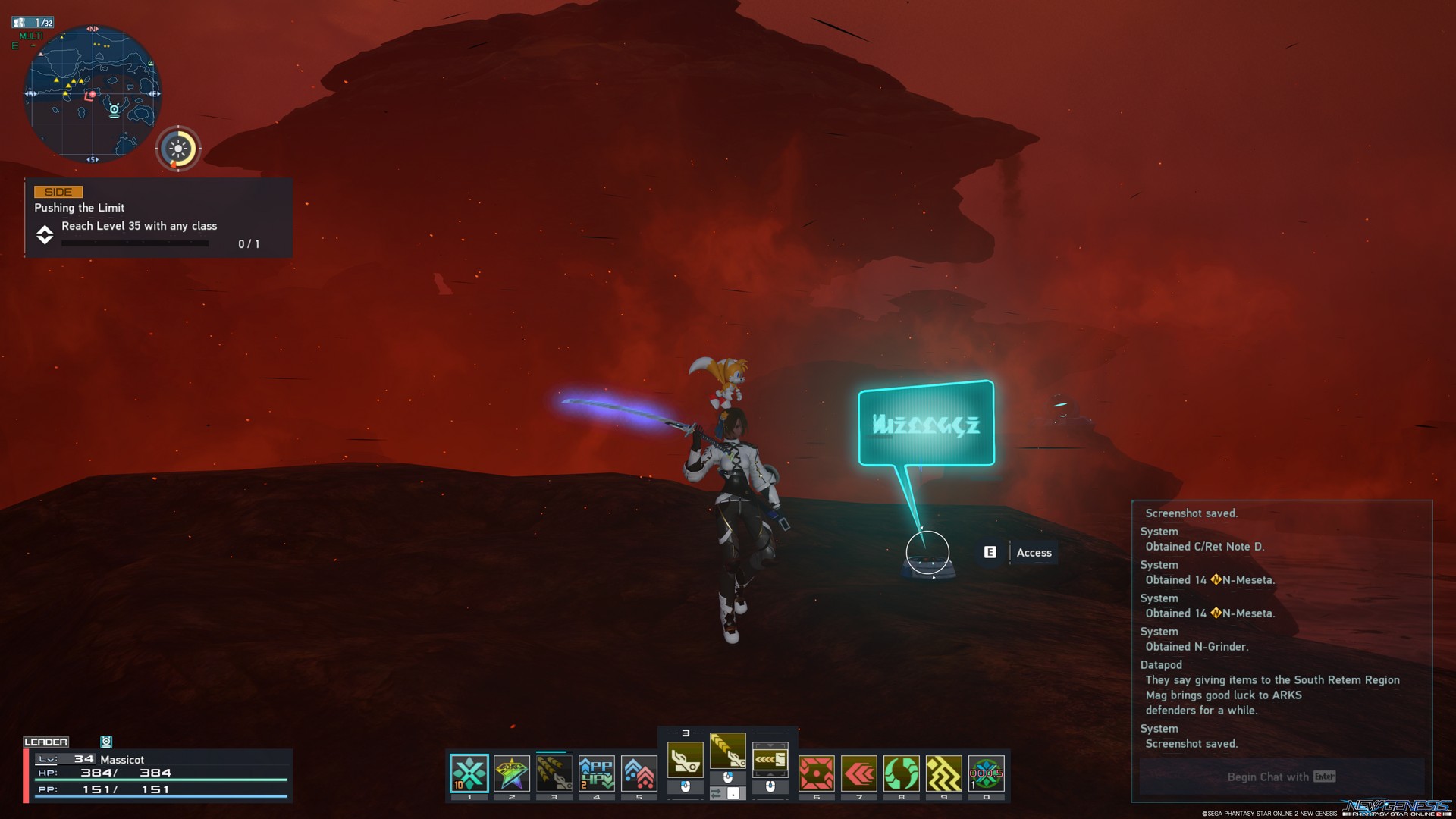Click the Reach Level 35 progress bar
The width and height of the screenshot is (1456, 819).
coord(134,243)
